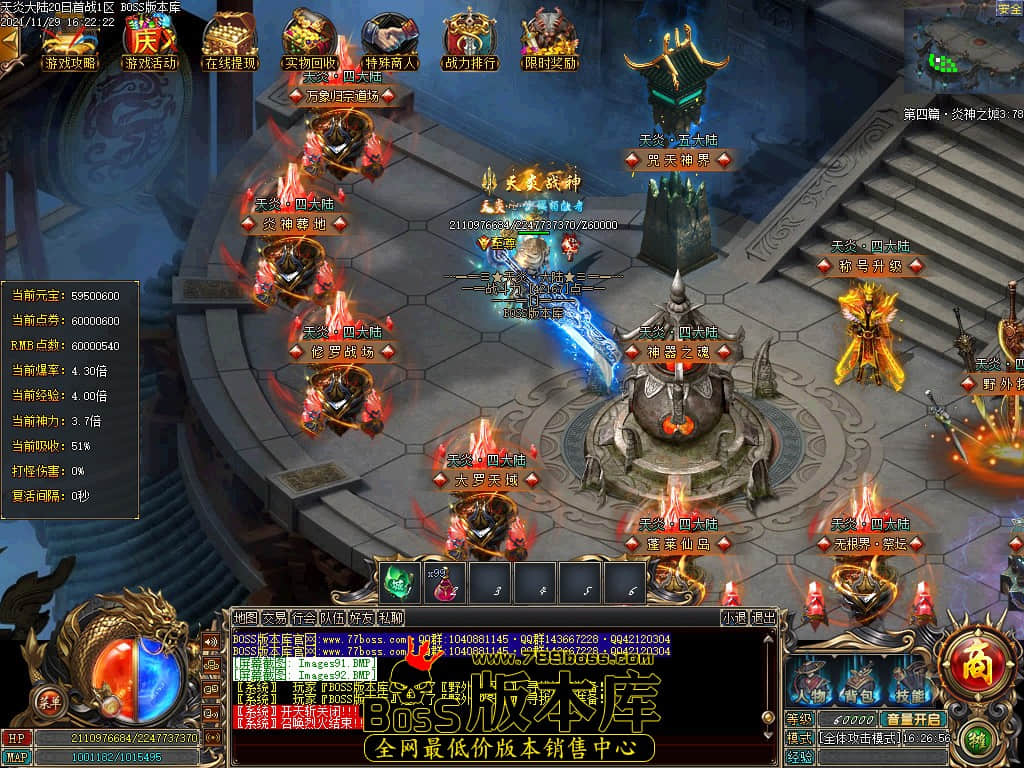
Task: Switch to the 地图 chat tab
Action: pyautogui.click(x=245, y=618)
